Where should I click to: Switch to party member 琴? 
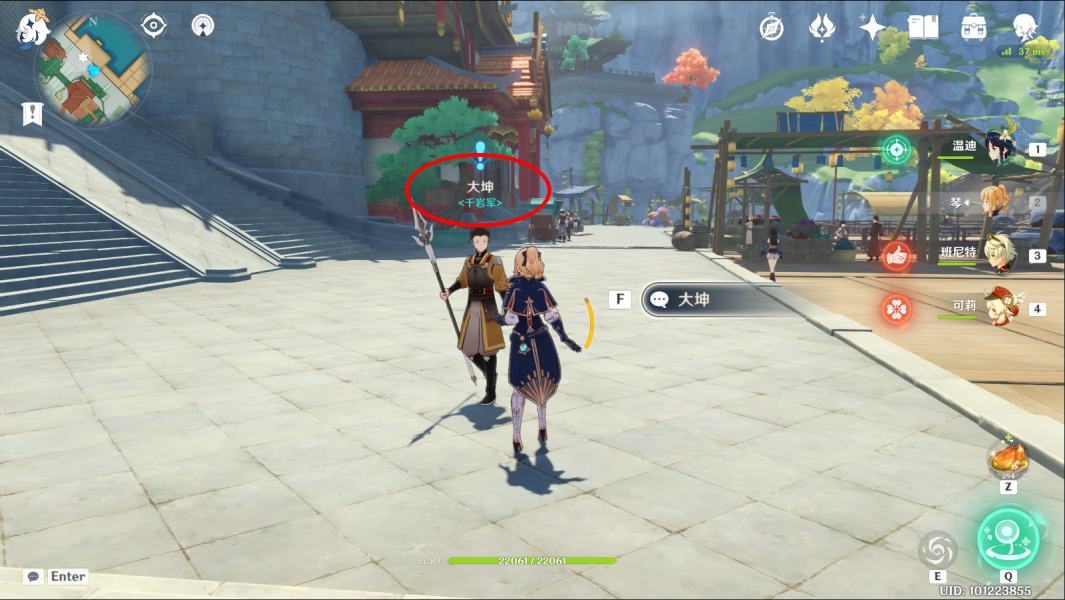pyautogui.click(x=993, y=202)
